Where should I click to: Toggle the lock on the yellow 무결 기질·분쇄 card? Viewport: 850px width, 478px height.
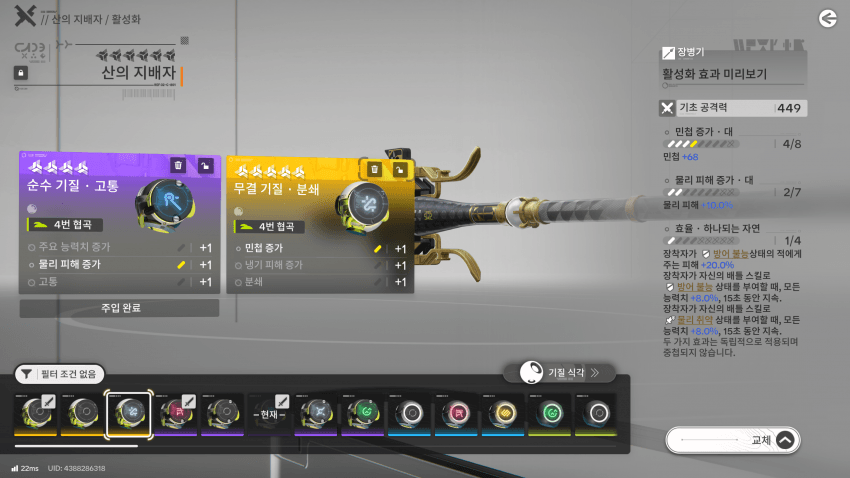[x=400, y=170]
